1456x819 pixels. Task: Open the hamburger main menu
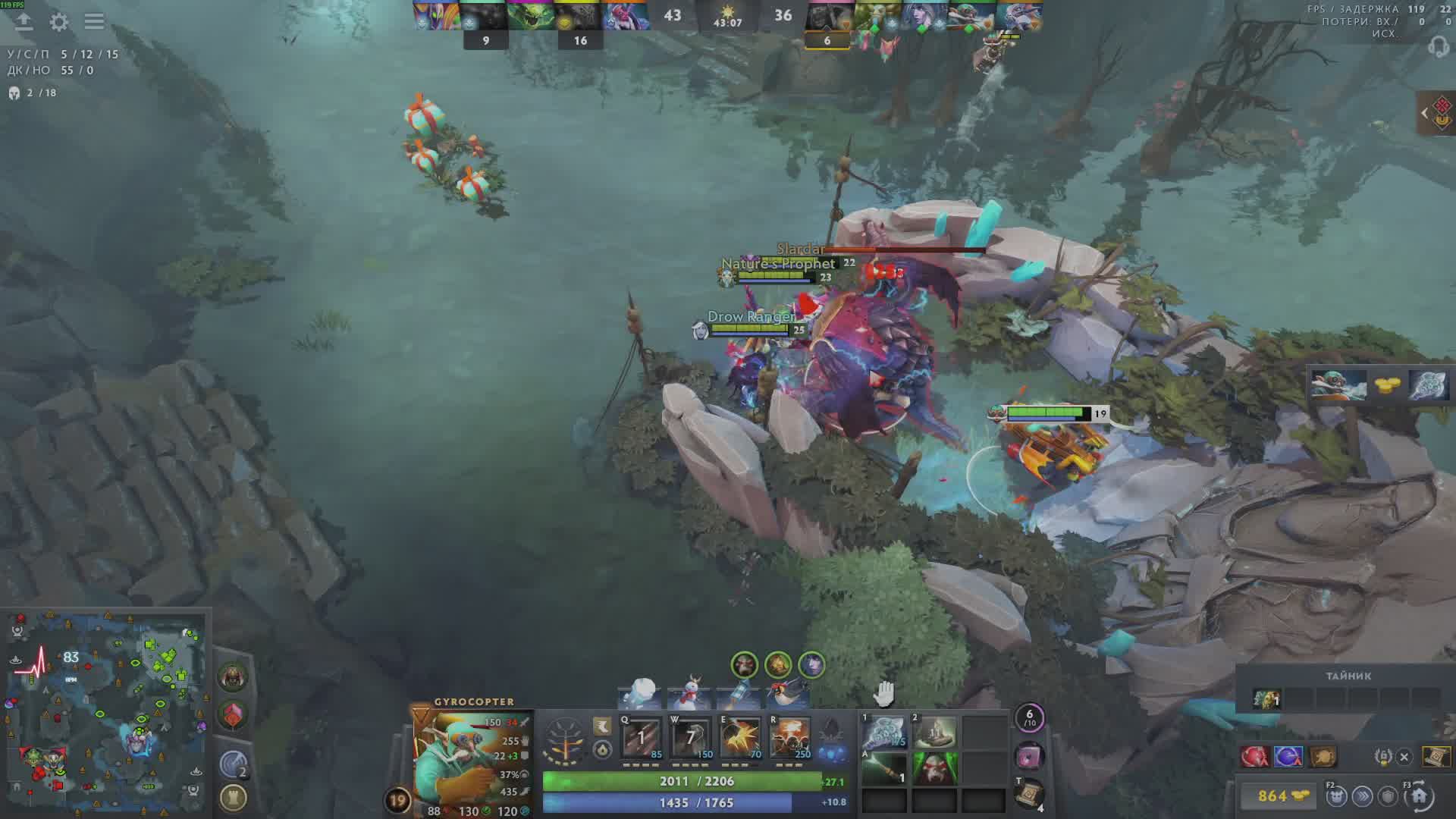coord(94,21)
